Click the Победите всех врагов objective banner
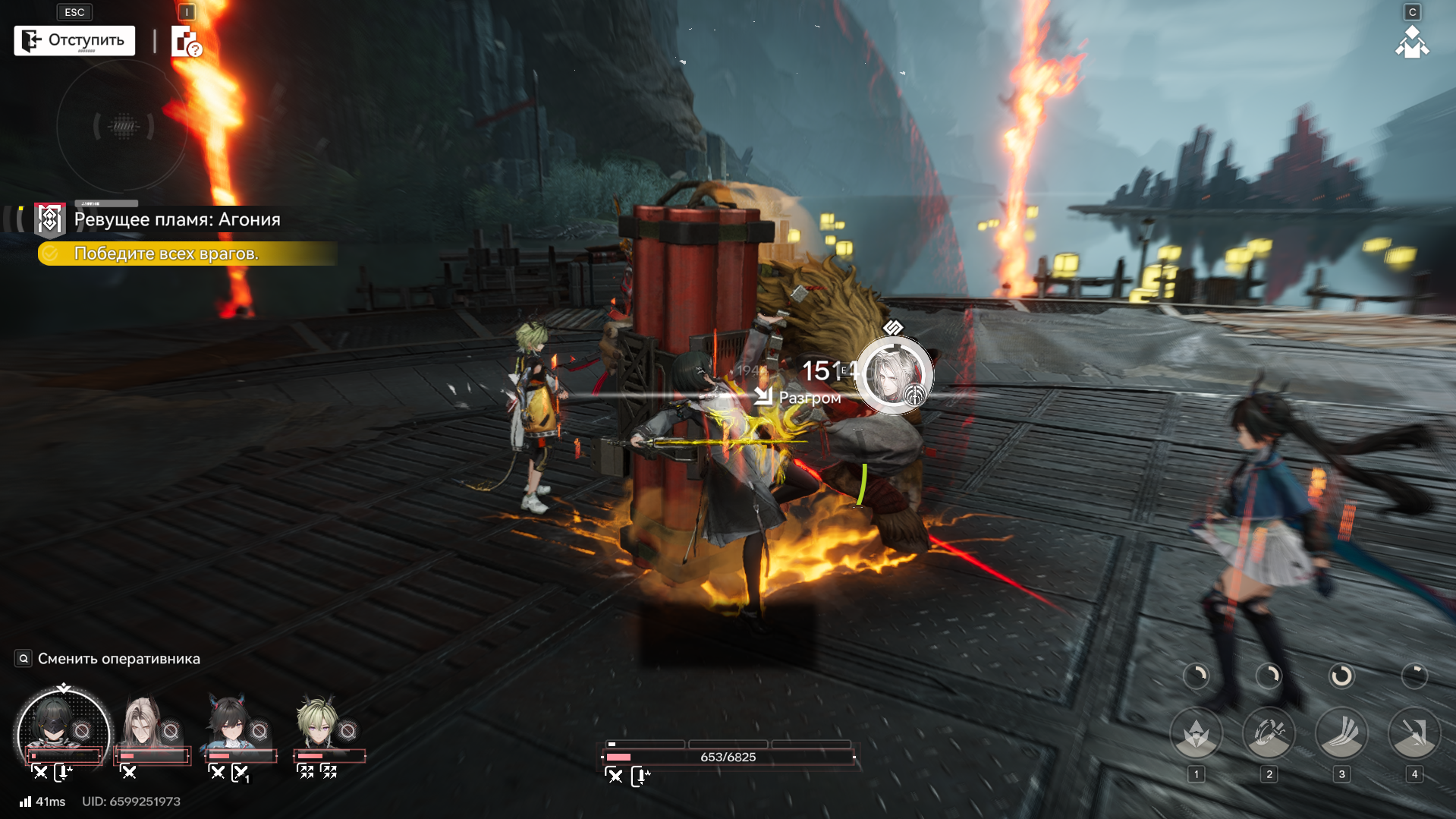The width and height of the screenshot is (1456, 819). (x=187, y=254)
